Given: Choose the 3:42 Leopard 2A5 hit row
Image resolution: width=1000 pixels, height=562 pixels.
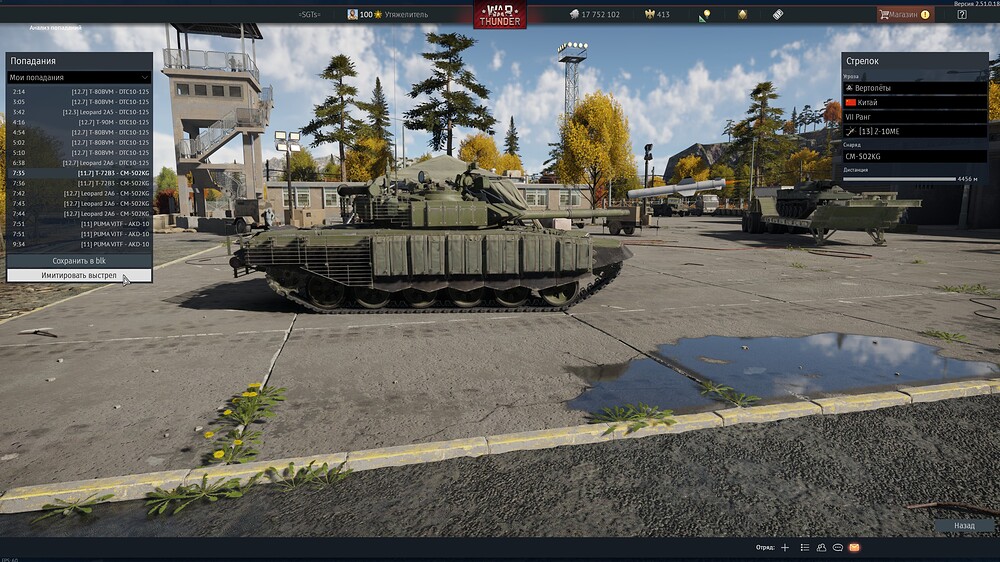Looking at the screenshot, I should [x=79, y=112].
